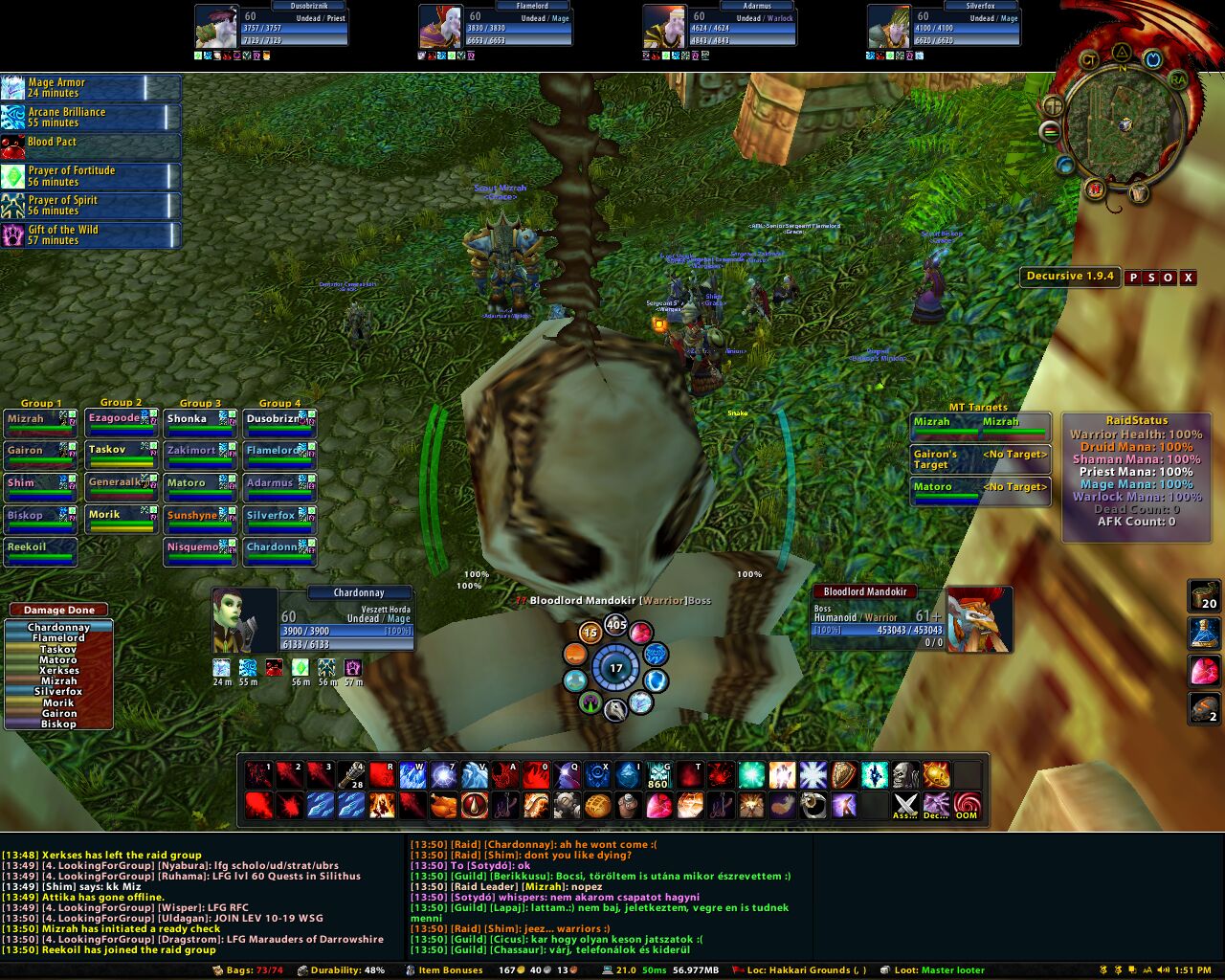Close Decursive with the X button
The image size is (1225, 980).
tap(1188, 278)
